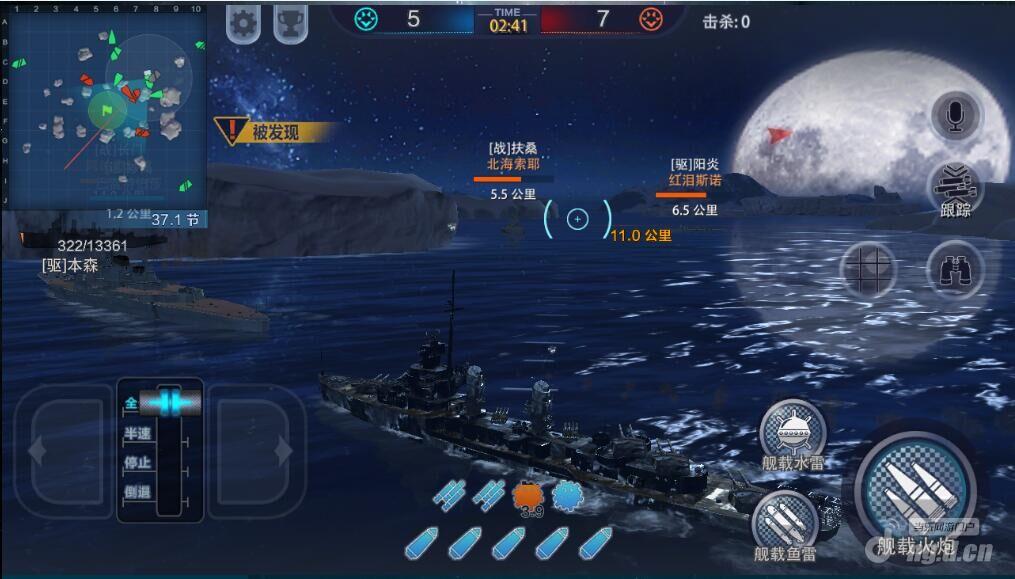
Task: Target the enemy labeled 扶桑
Action: click(513, 156)
